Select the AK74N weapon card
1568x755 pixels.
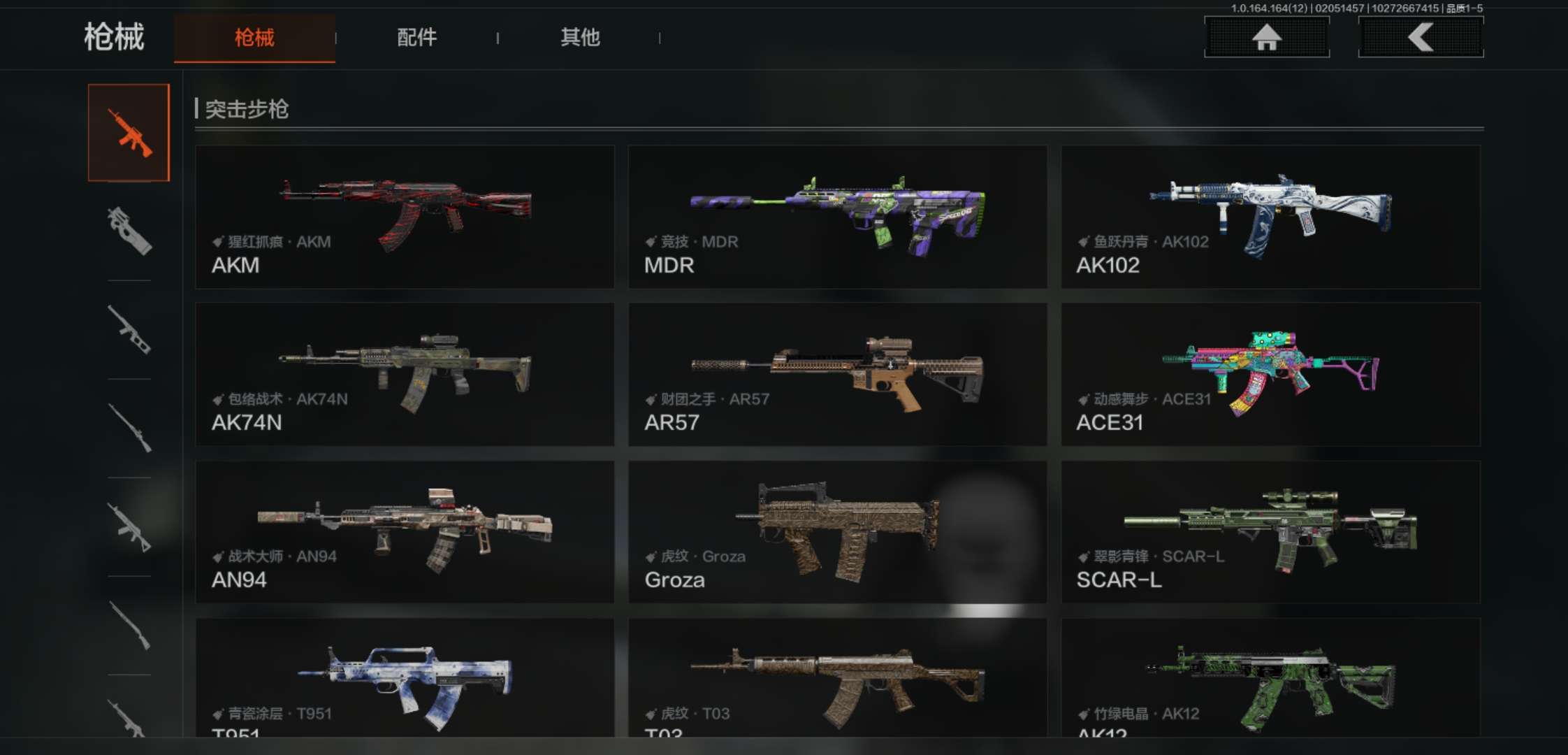click(405, 374)
